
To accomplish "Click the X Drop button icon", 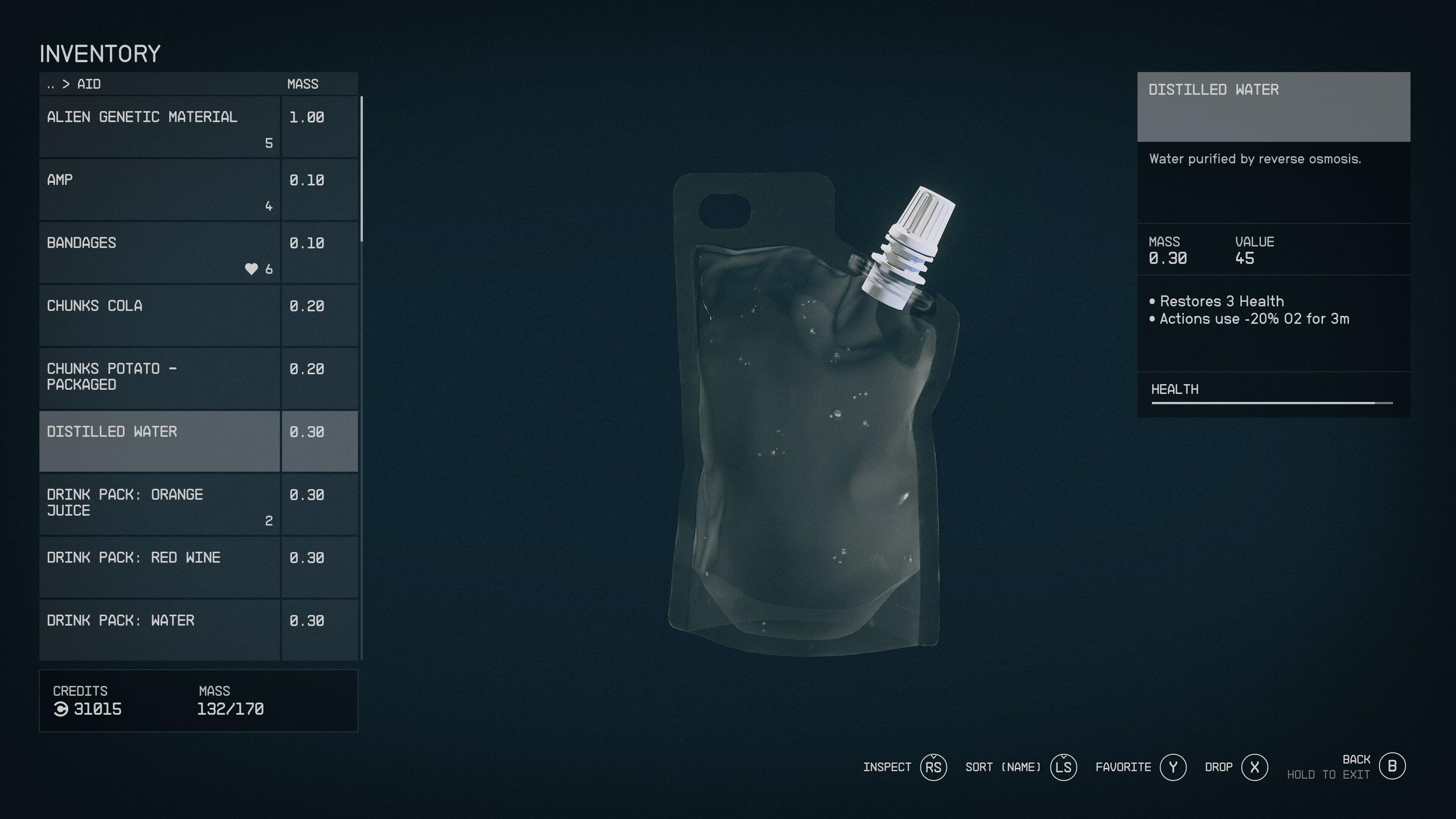I will click(x=1255, y=767).
